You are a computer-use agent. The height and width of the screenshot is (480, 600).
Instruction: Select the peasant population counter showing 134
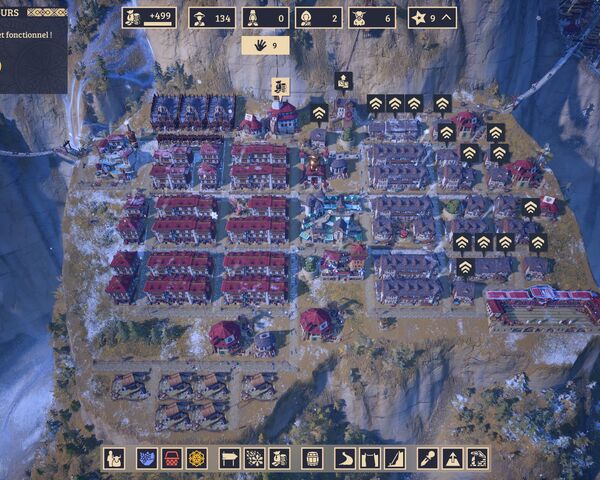click(212, 17)
